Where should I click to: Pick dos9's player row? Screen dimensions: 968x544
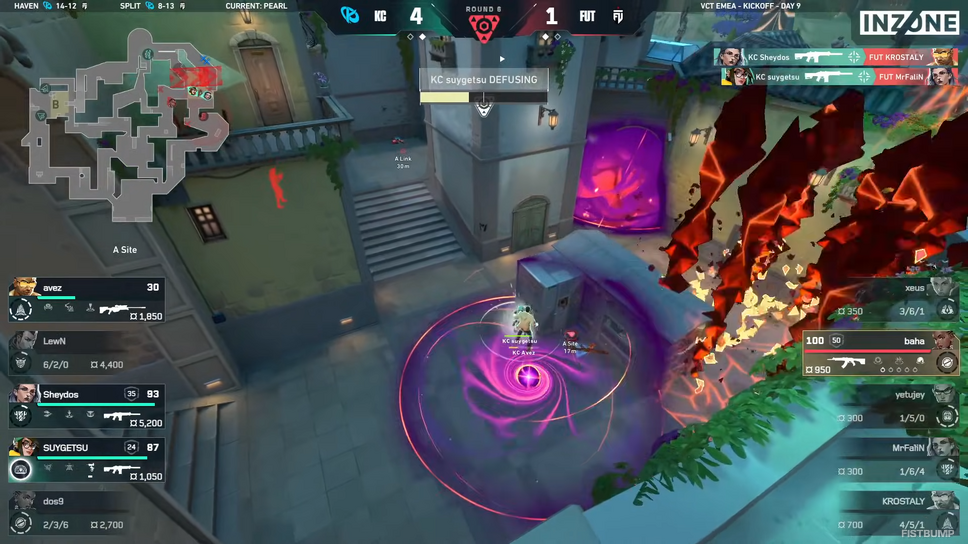[x=87, y=513]
